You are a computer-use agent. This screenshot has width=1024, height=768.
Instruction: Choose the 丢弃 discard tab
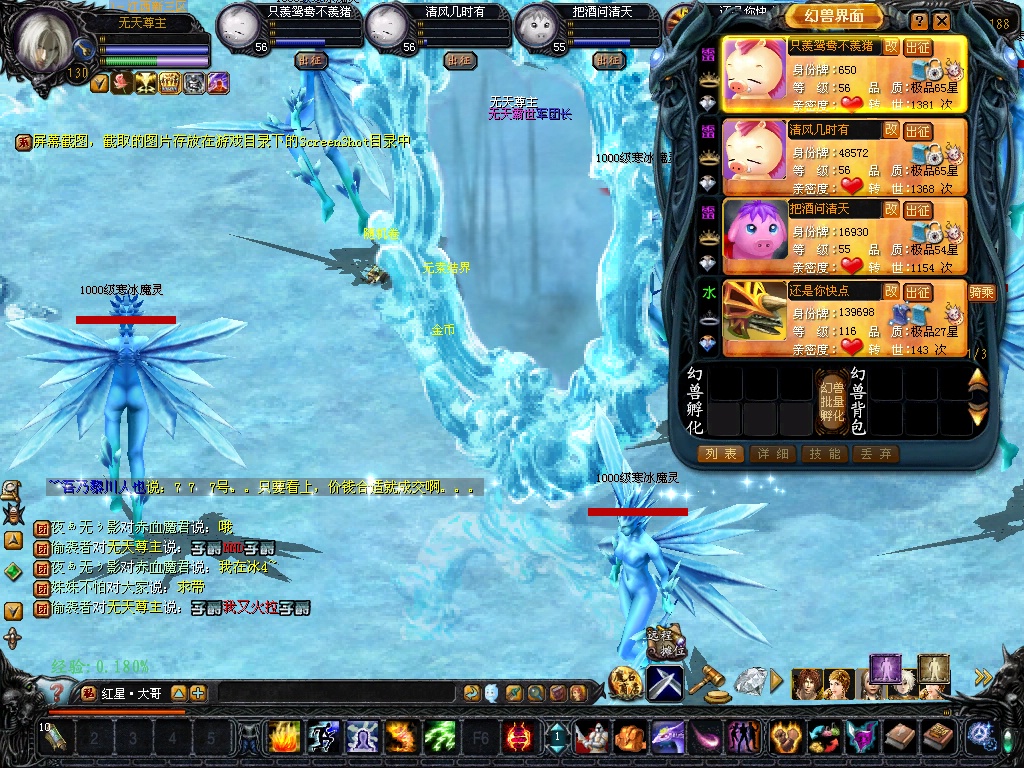(x=877, y=454)
